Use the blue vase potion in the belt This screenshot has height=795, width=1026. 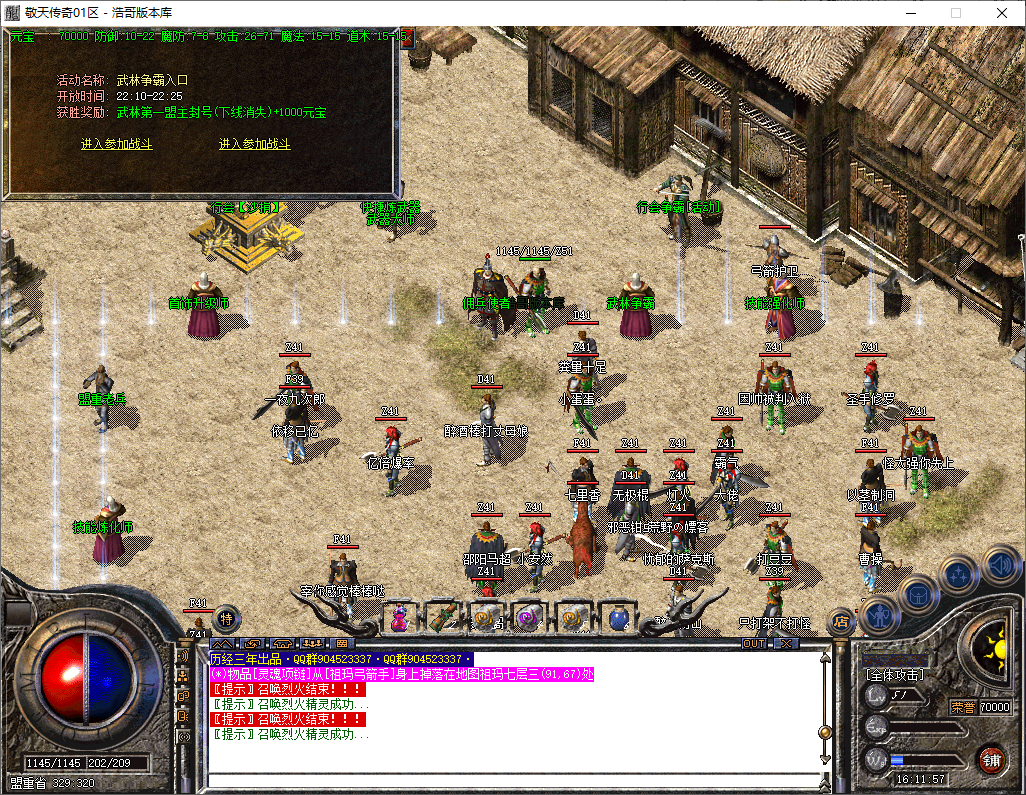click(618, 617)
